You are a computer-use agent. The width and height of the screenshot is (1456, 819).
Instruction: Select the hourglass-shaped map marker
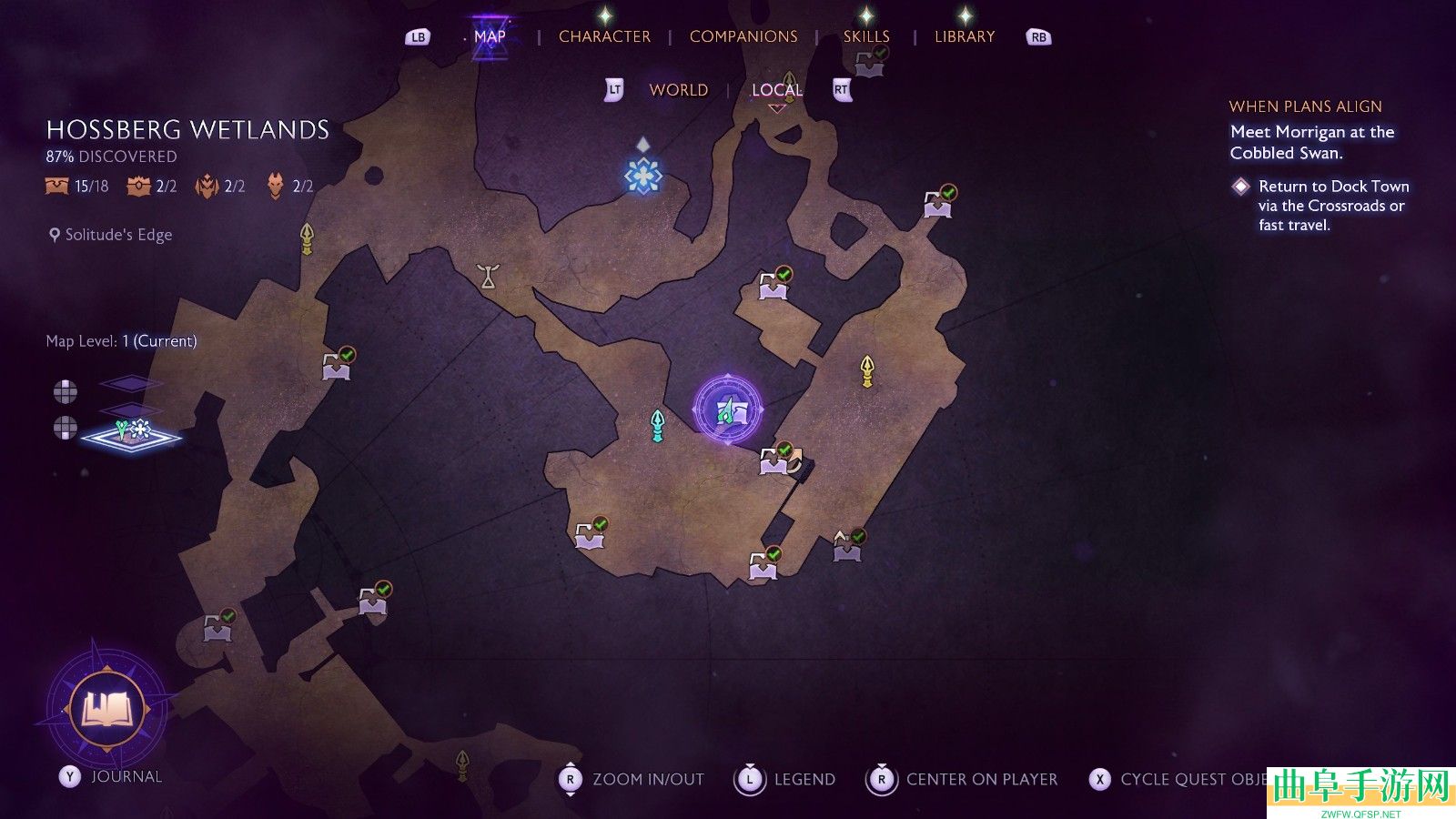point(489,276)
